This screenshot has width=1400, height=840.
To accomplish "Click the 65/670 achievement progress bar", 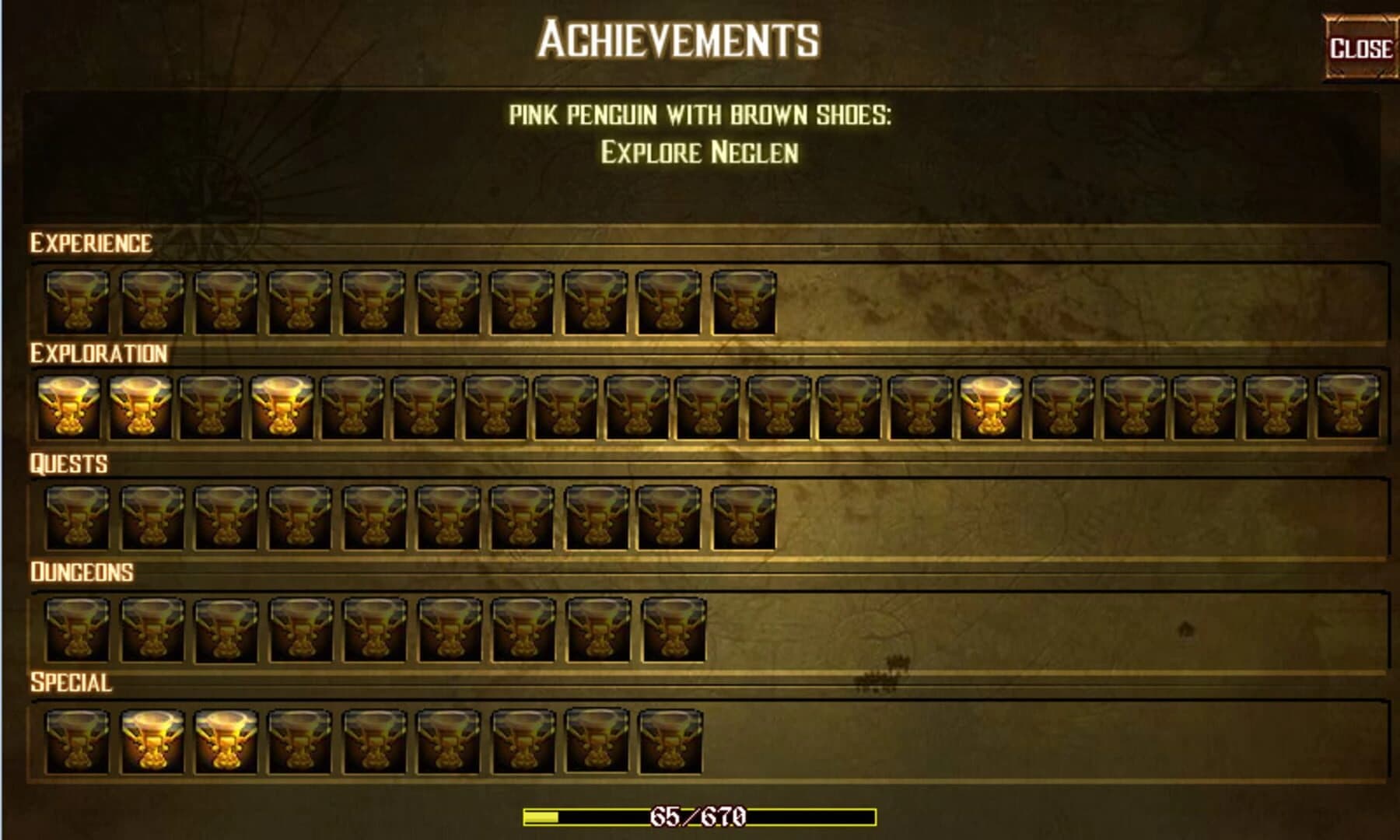I will (x=700, y=817).
